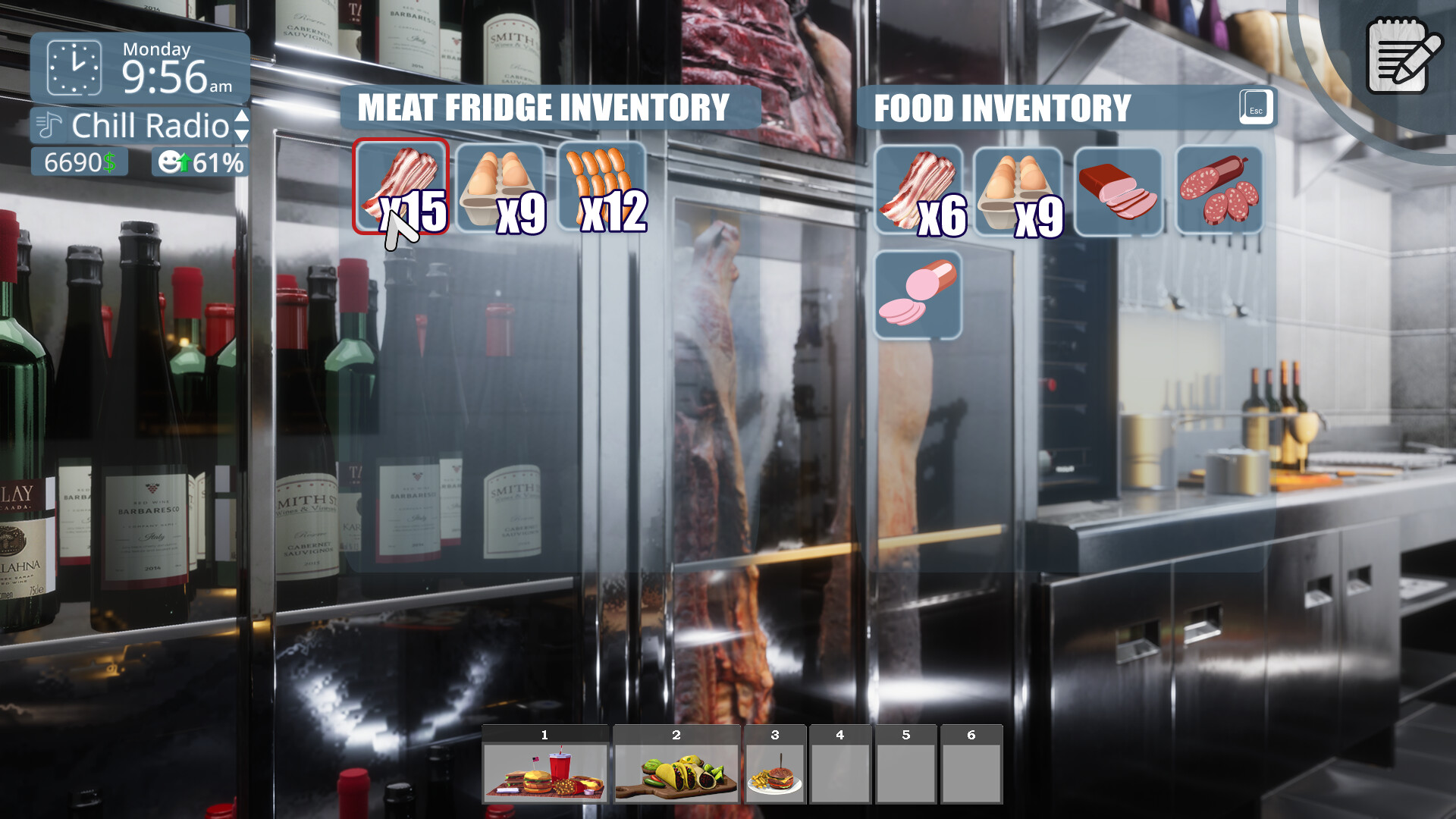Select hotbar slot 1 with burger meal
The height and width of the screenshot is (819, 1456).
pyautogui.click(x=544, y=767)
